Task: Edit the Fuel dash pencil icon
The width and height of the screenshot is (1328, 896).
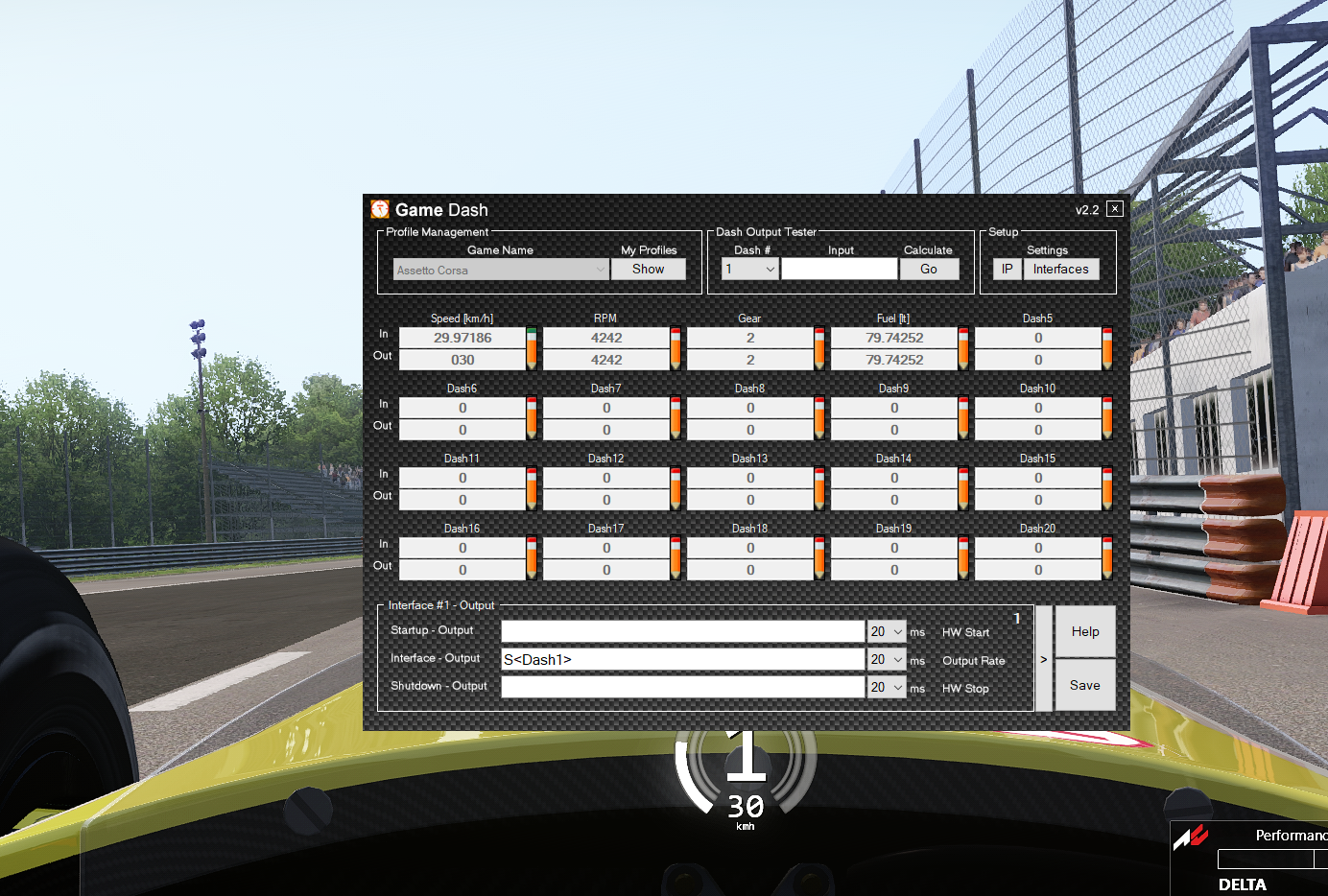Action: (963, 348)
